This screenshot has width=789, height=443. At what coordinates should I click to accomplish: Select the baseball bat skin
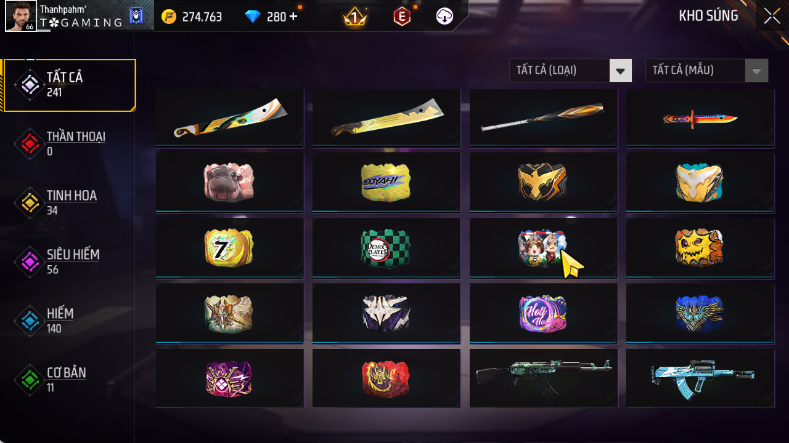click(x=543, y=117)
